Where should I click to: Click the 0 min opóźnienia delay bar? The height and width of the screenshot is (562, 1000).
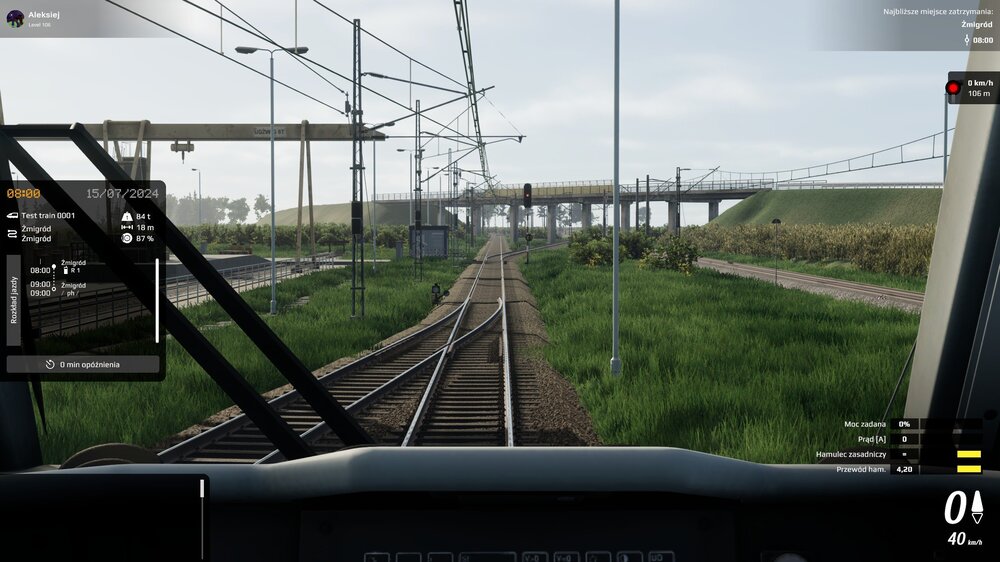83,364
